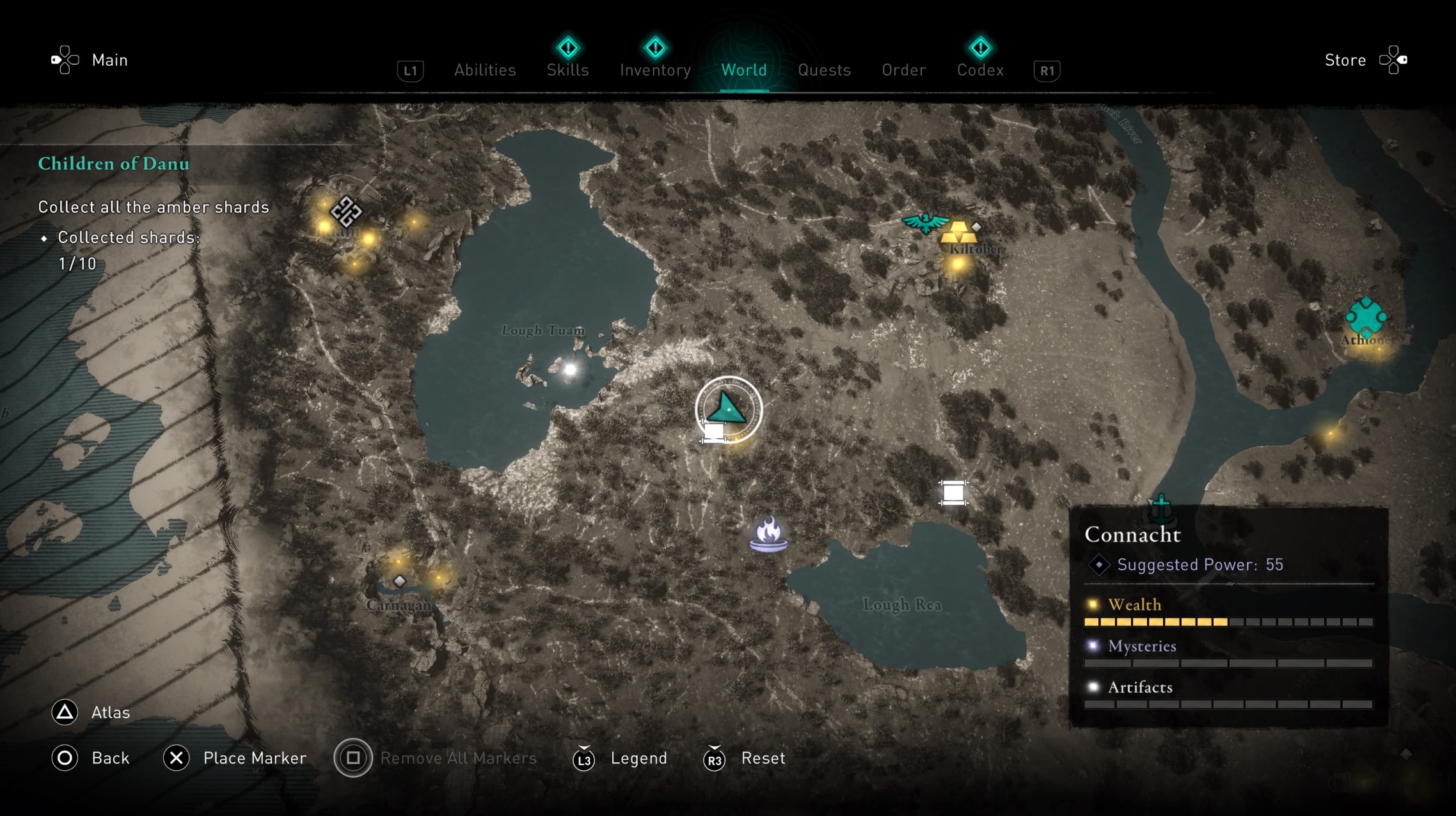Navigate to the Codex section
Image resolution: width=1456 pixels, height=816 pixels.
(x=980, y=70)
